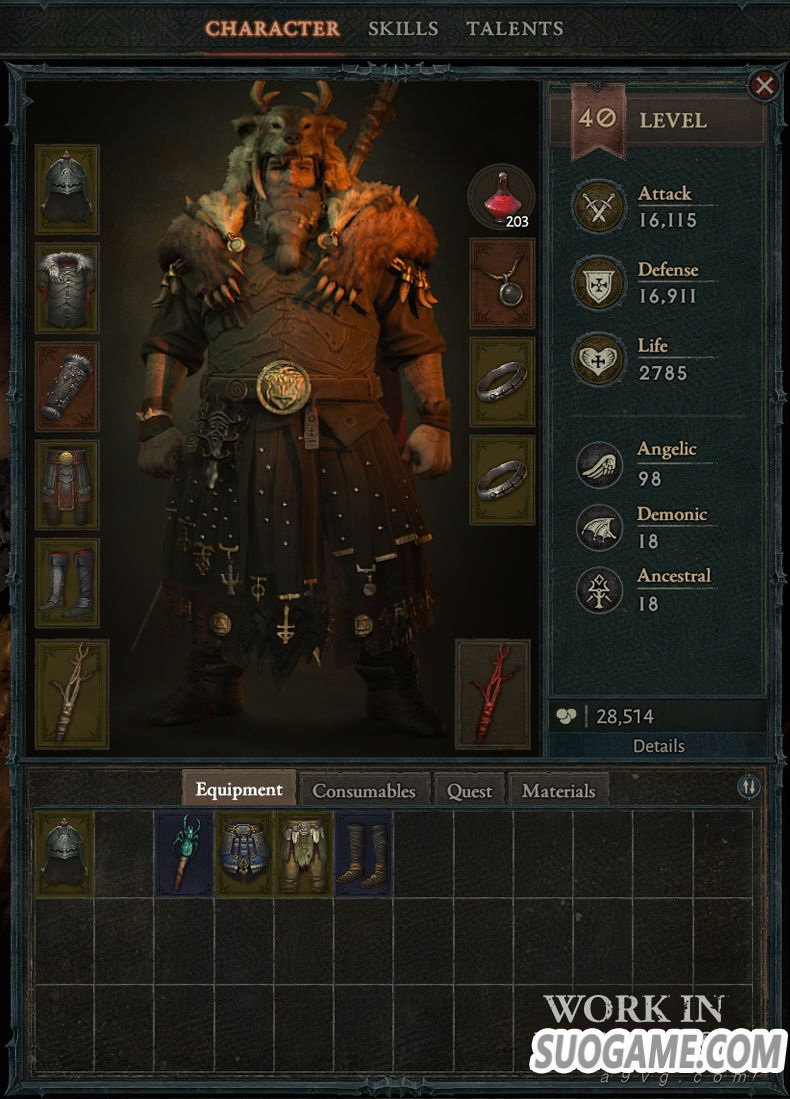Screen dimensions: 790x1099
Task: Close the character panel
Action: [x=764, y=86]
